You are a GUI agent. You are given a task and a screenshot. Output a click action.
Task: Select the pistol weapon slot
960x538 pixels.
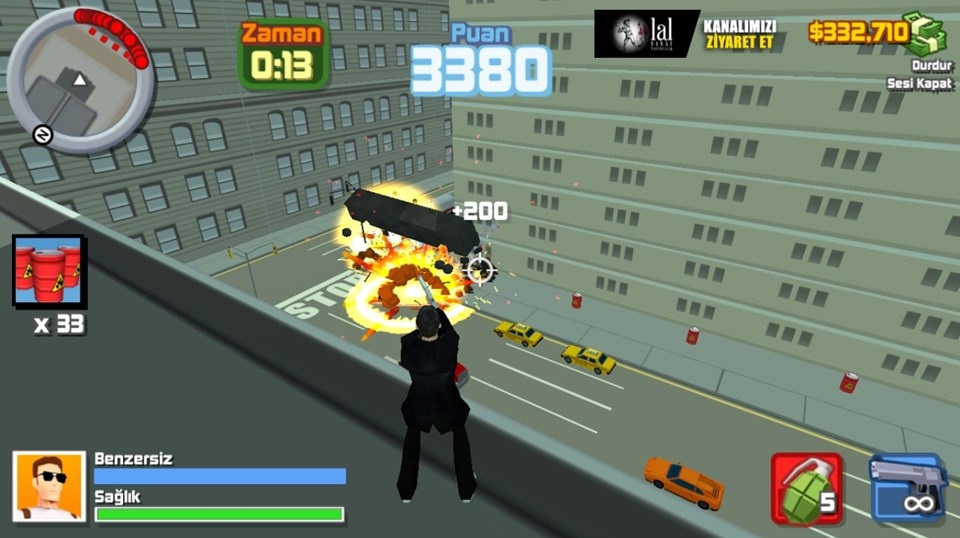pyautogui.click(x=907, y=487)
